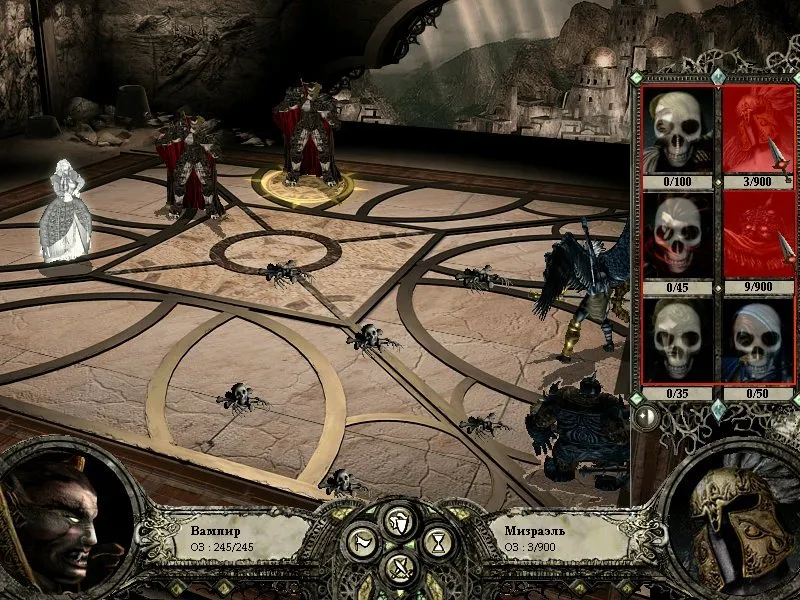Pick the skull portrait marked 0/45
Viewport: 800px width, 600px height.
678,235
